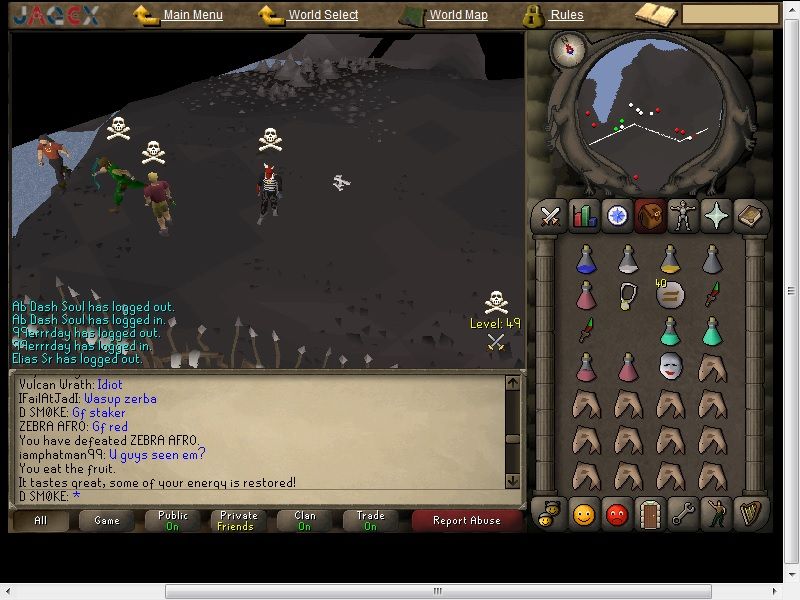Select the white mime mask item
Image resolution: width=800 pixels, height=600 pixels.
[x=670, y=367]
